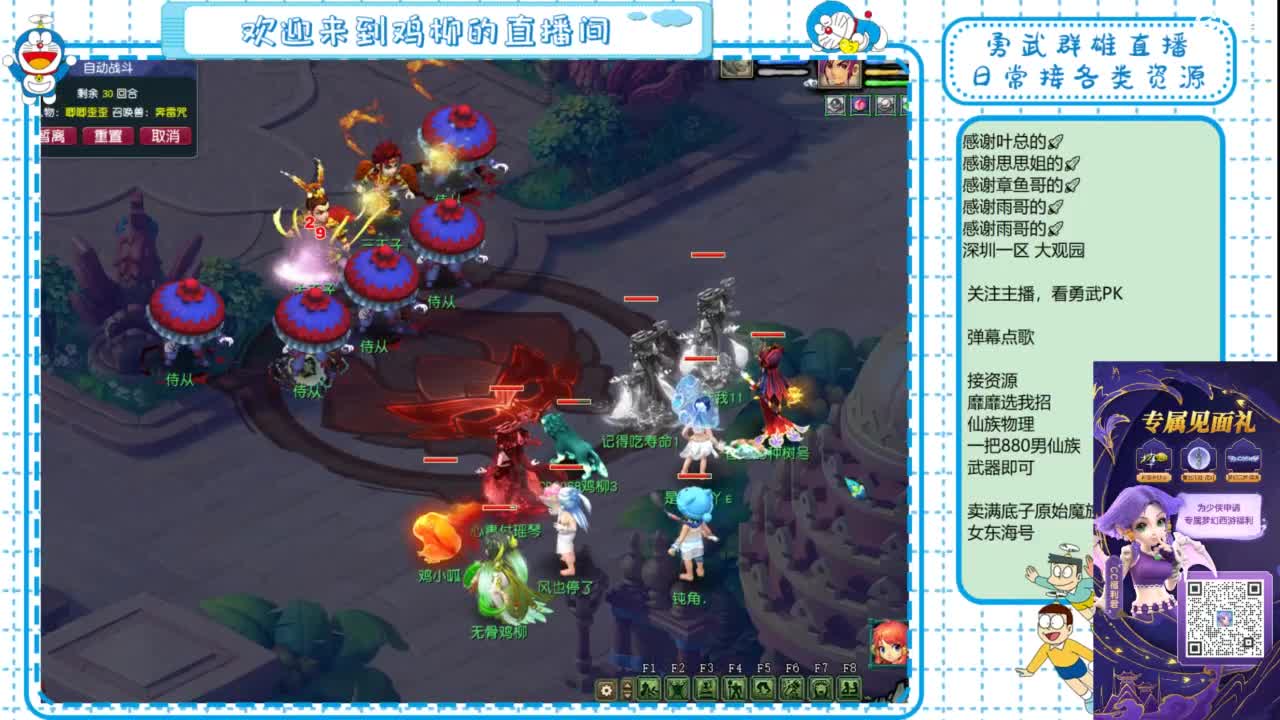Image resolution: width=1280 pixels, height=720 pixels.
Task: Open the character portrait at top right
Action: [839, 74]
